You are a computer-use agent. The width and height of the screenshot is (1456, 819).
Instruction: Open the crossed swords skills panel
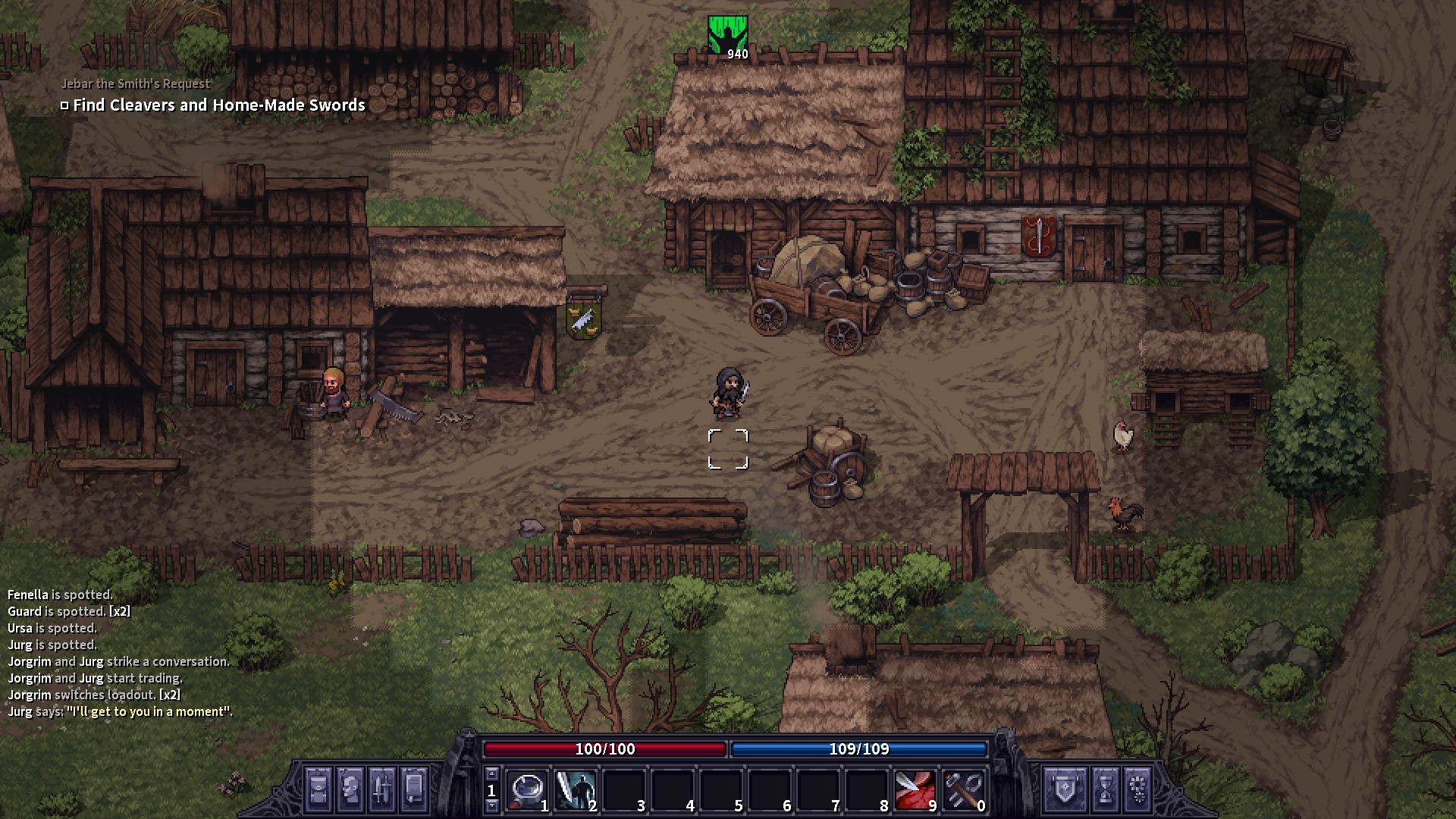coord(382,789)
